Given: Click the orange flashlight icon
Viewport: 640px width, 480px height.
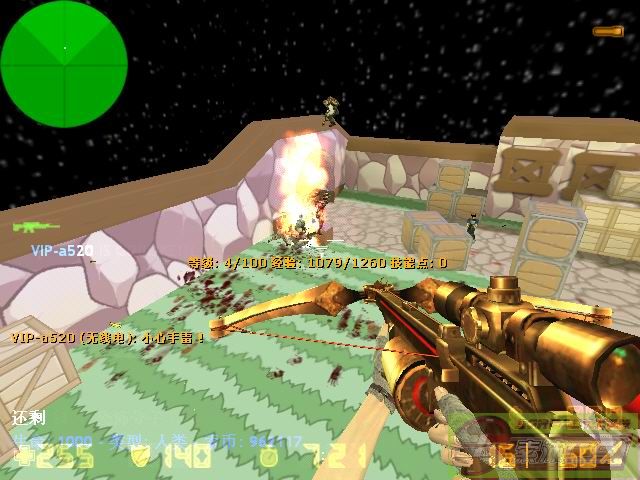Looking at the screenshot, I should click(607, 31).
